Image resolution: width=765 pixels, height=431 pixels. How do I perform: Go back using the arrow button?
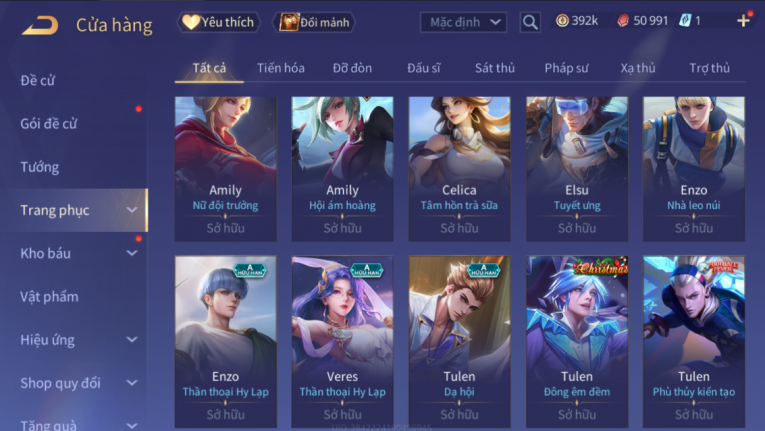click(39, 24)
